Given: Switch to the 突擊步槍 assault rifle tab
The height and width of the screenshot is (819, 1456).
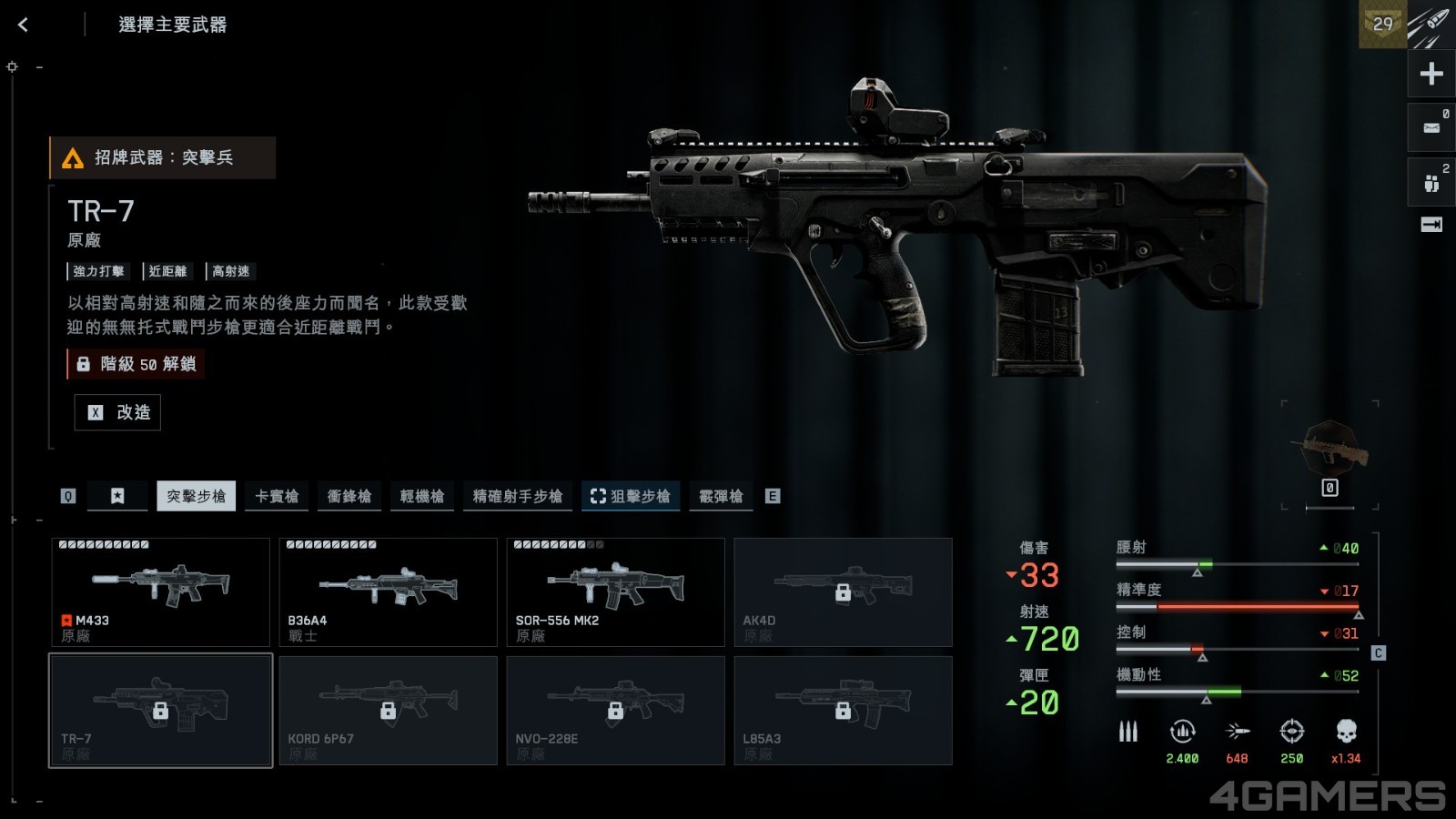Looking at the screenshot, I should coord(196,496).
